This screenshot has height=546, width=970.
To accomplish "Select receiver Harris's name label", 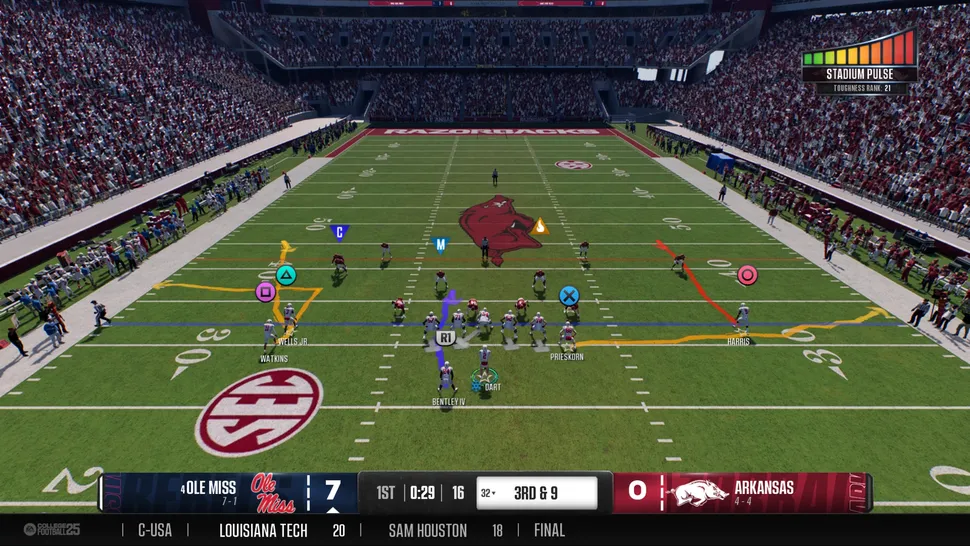I will click(x=739, y=342).
